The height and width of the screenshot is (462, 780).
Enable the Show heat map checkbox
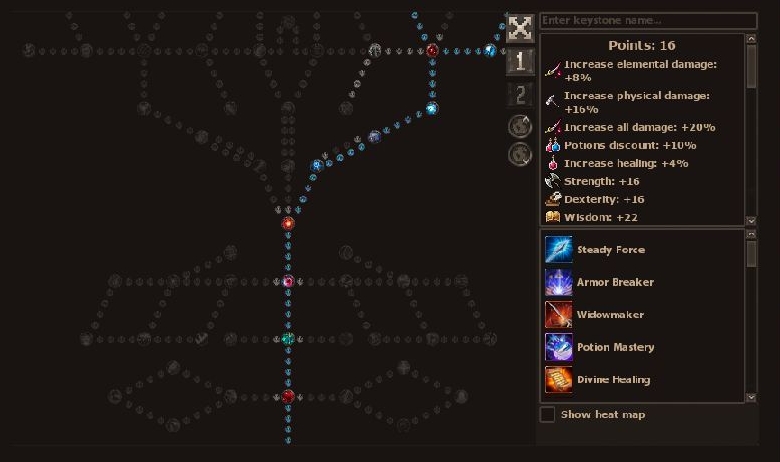pyautogui.click(x=548, y=414)
